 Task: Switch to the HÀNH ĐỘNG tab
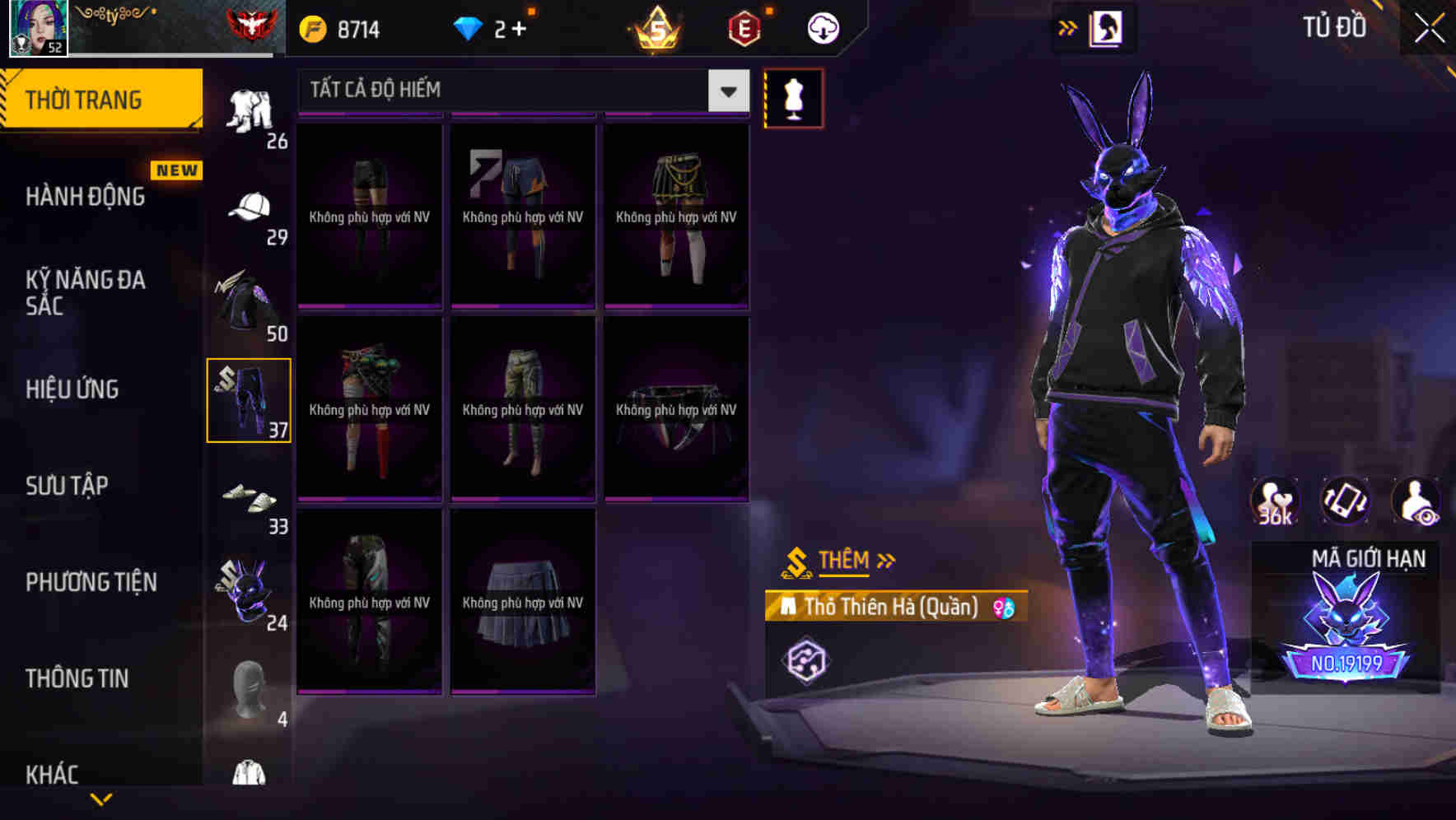pos(85,197)
